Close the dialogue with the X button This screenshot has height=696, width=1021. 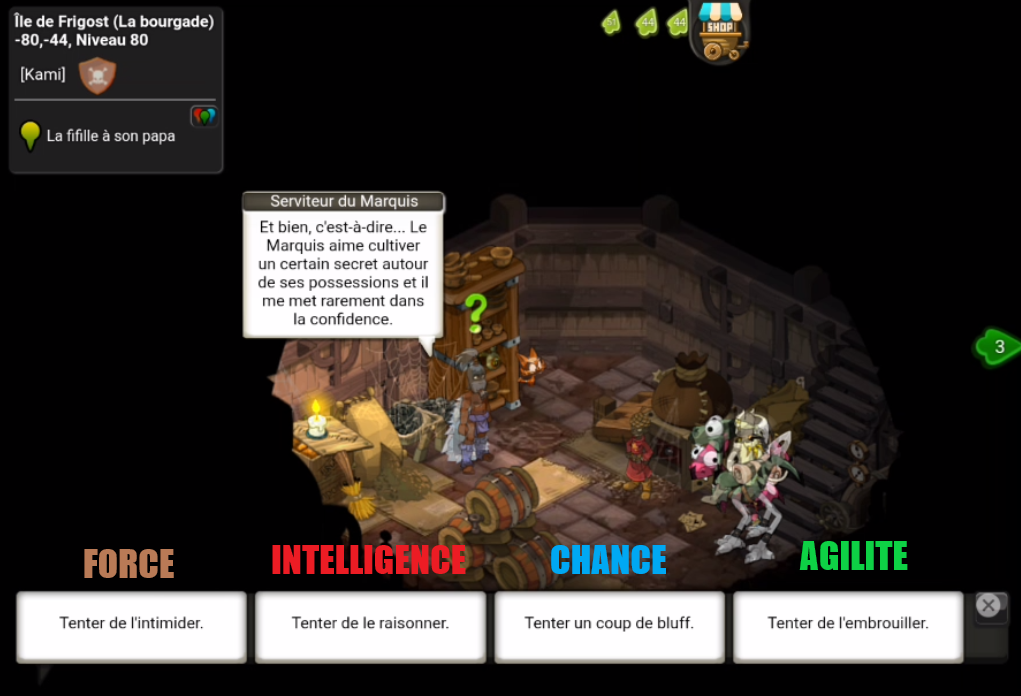tap(988, 605)
